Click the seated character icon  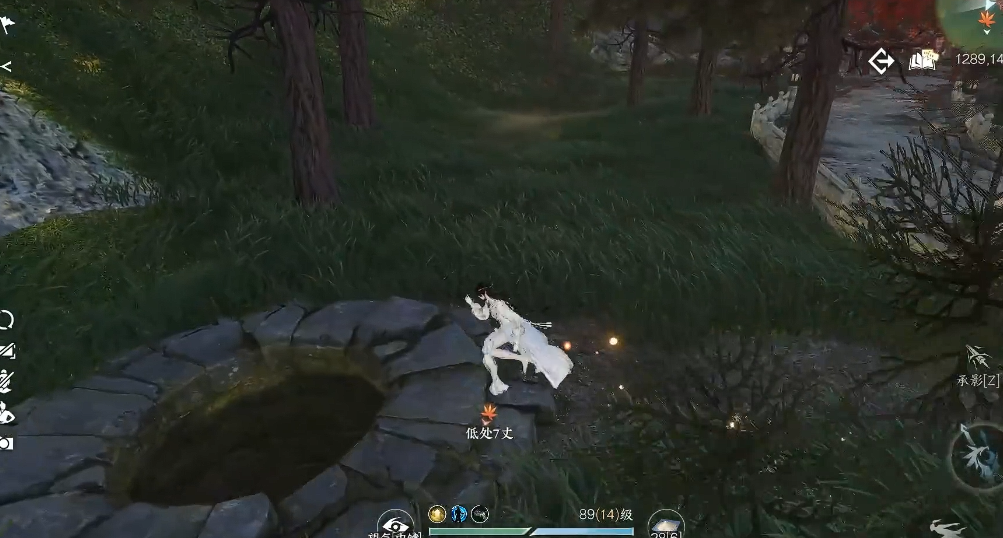pyautogui.click(x=7, y=411)
